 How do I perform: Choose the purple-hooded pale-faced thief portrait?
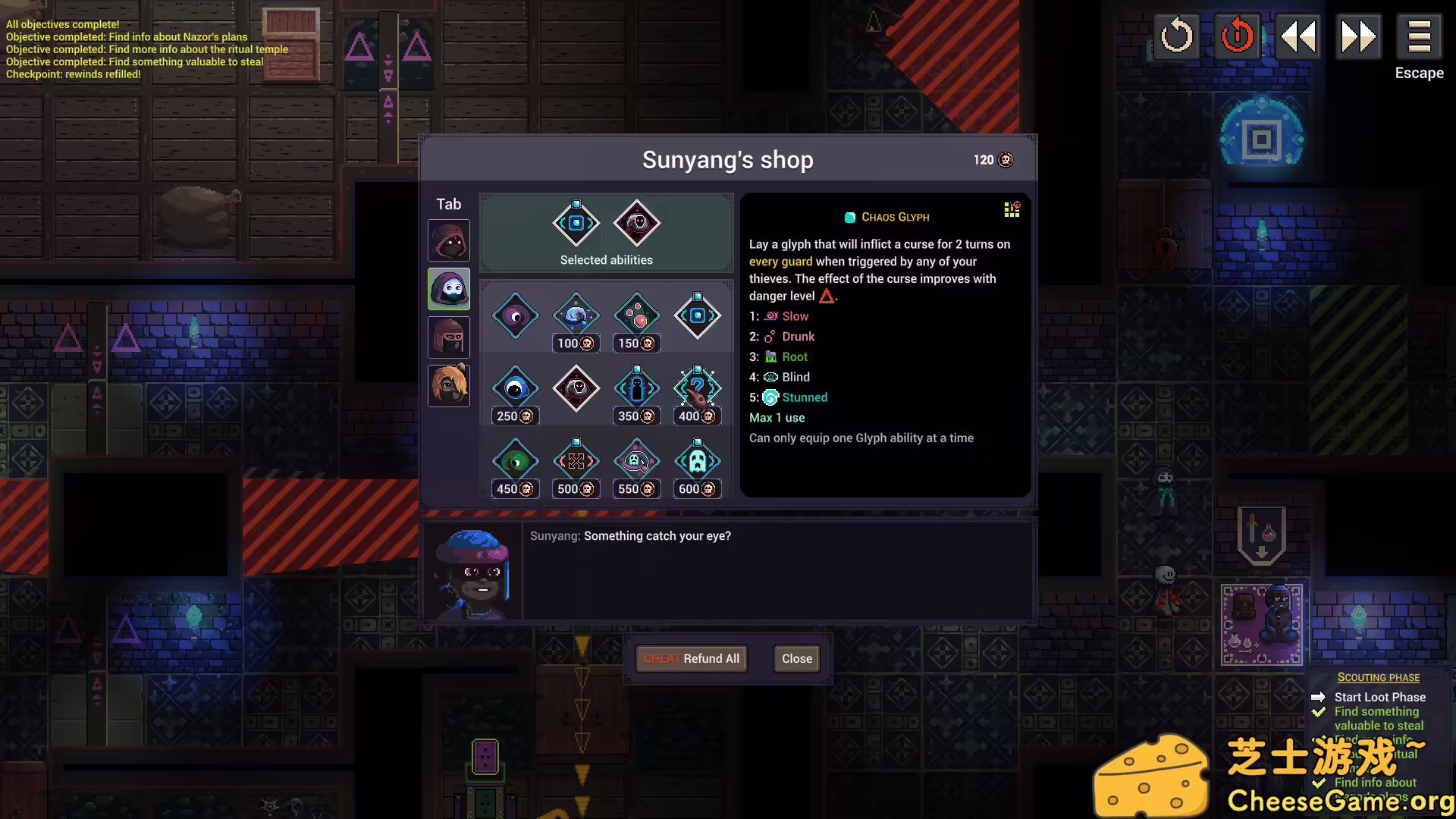[x=449, y=289]
